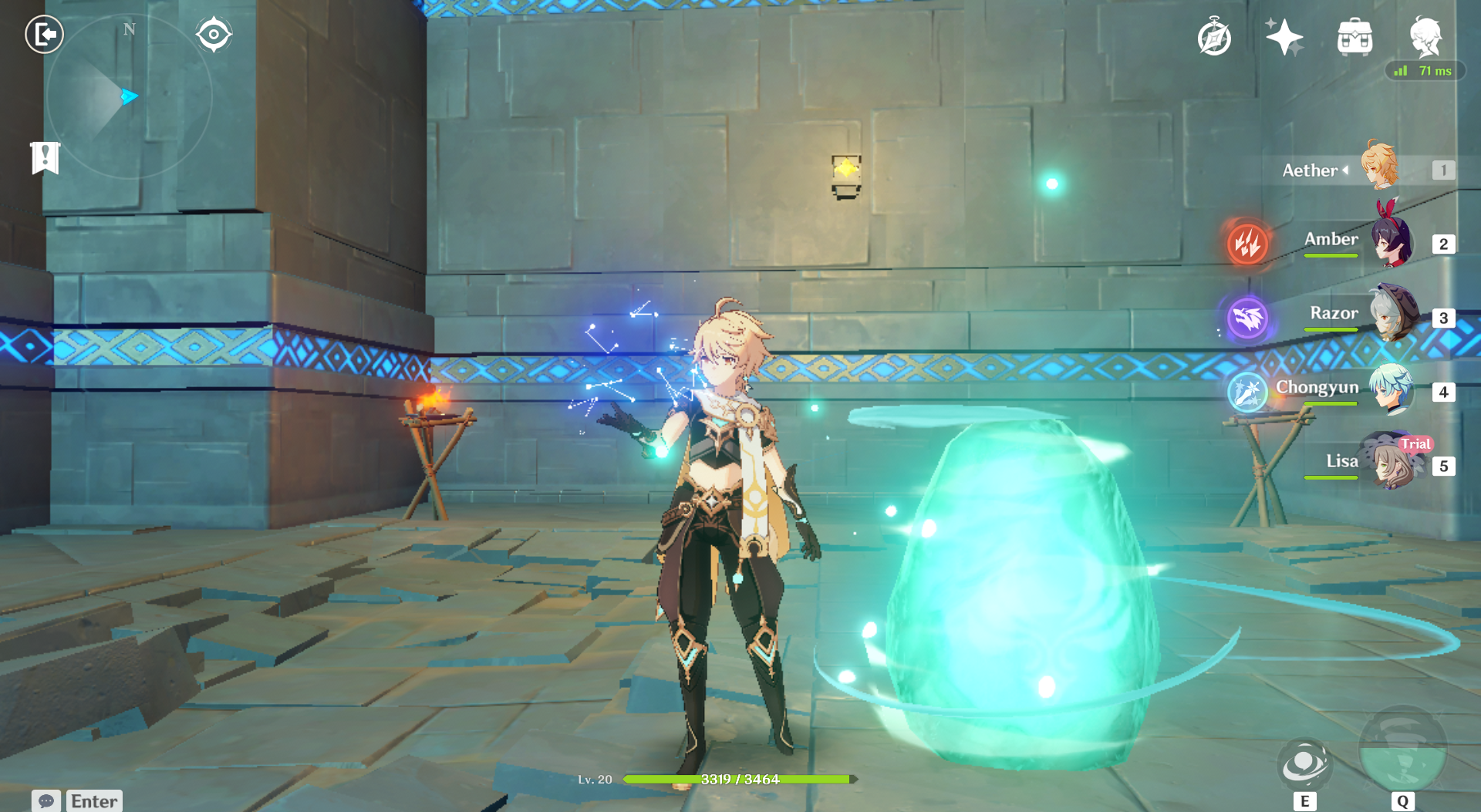Open the circular minimap

(x=128, y=97)
